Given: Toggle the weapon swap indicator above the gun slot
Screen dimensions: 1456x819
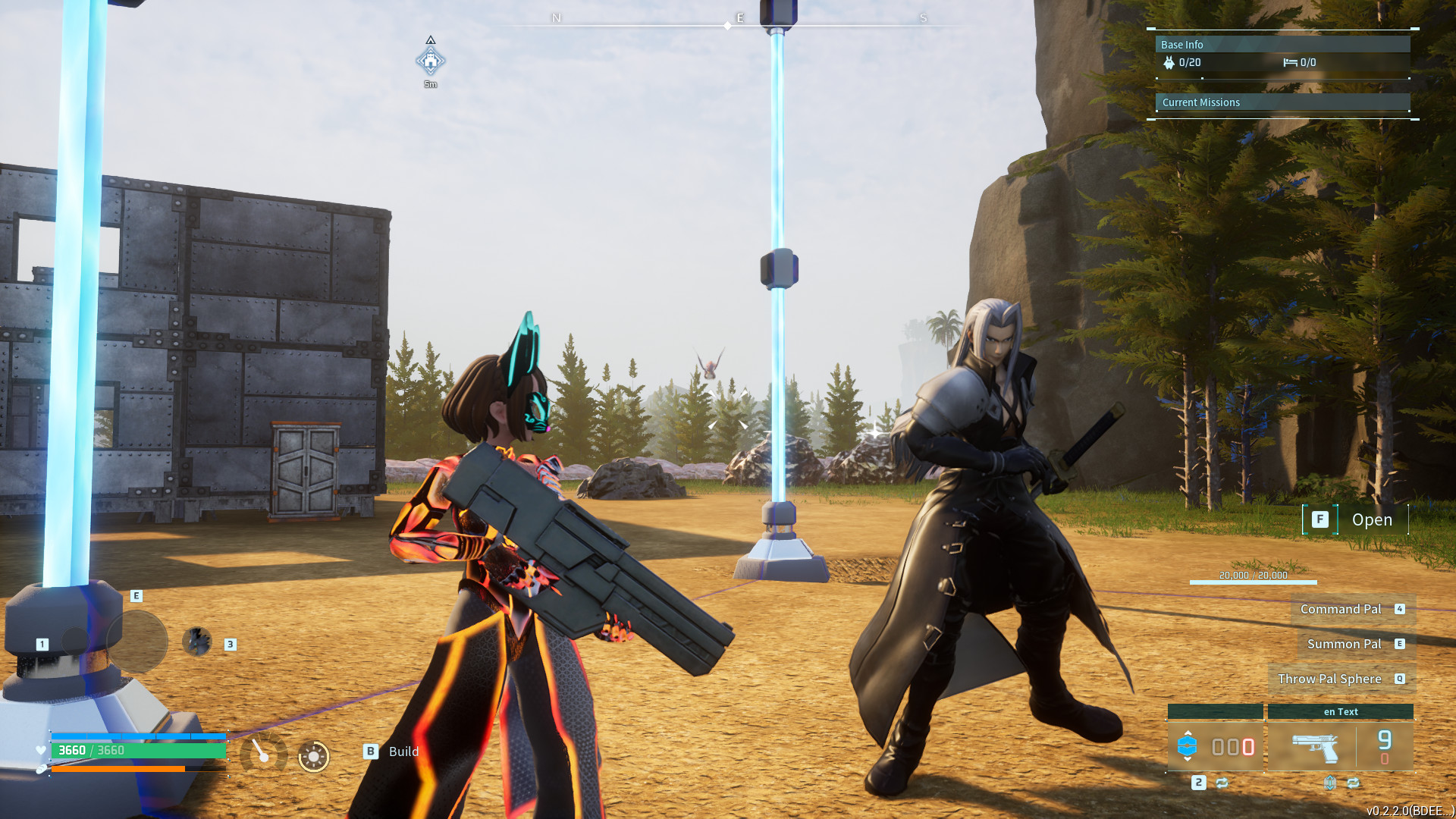Looking at the screenshot, I should (1330, 784).
